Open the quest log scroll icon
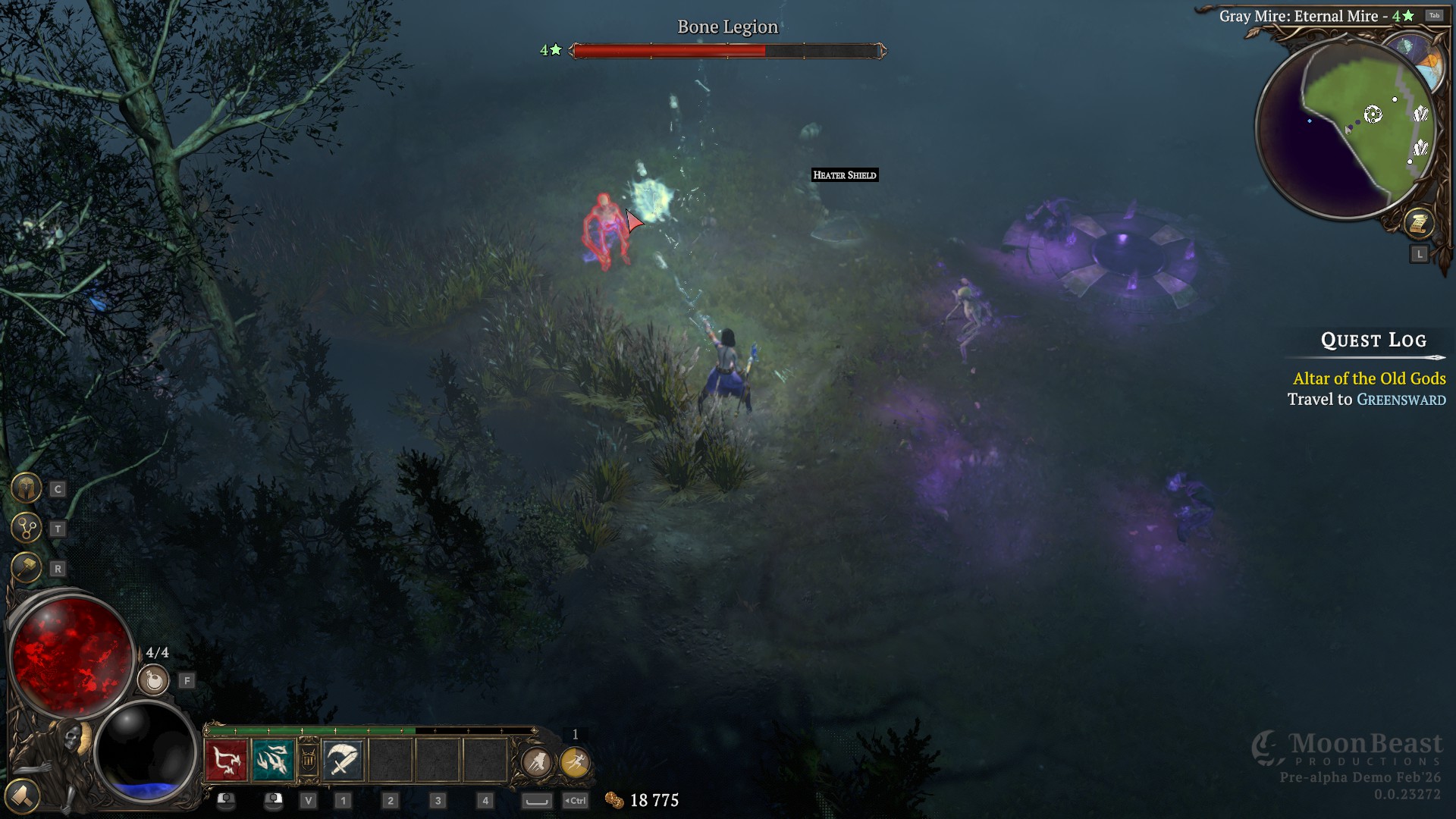The width and height of the screenshot is (1456, 819). click(x=1417, y=223)
